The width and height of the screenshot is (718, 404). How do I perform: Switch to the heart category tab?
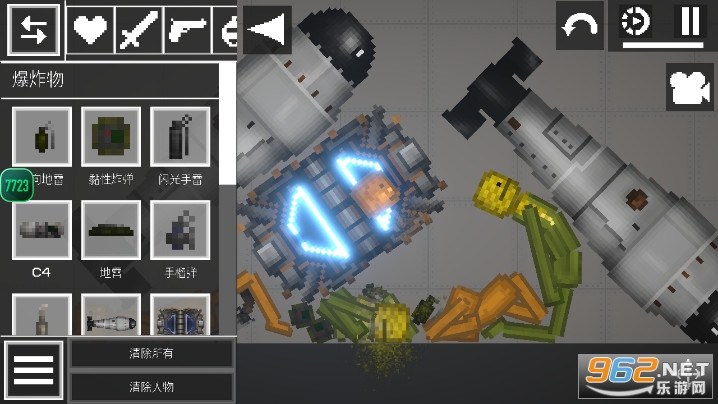pos(91,29)
